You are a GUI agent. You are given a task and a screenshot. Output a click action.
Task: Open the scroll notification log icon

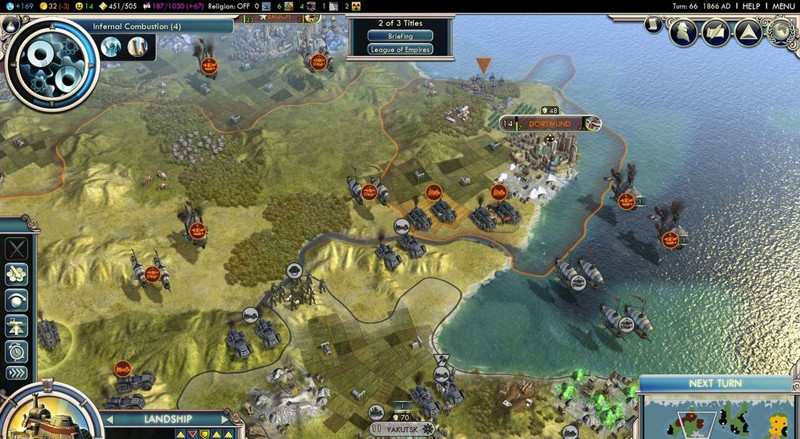tap(716, 33)
